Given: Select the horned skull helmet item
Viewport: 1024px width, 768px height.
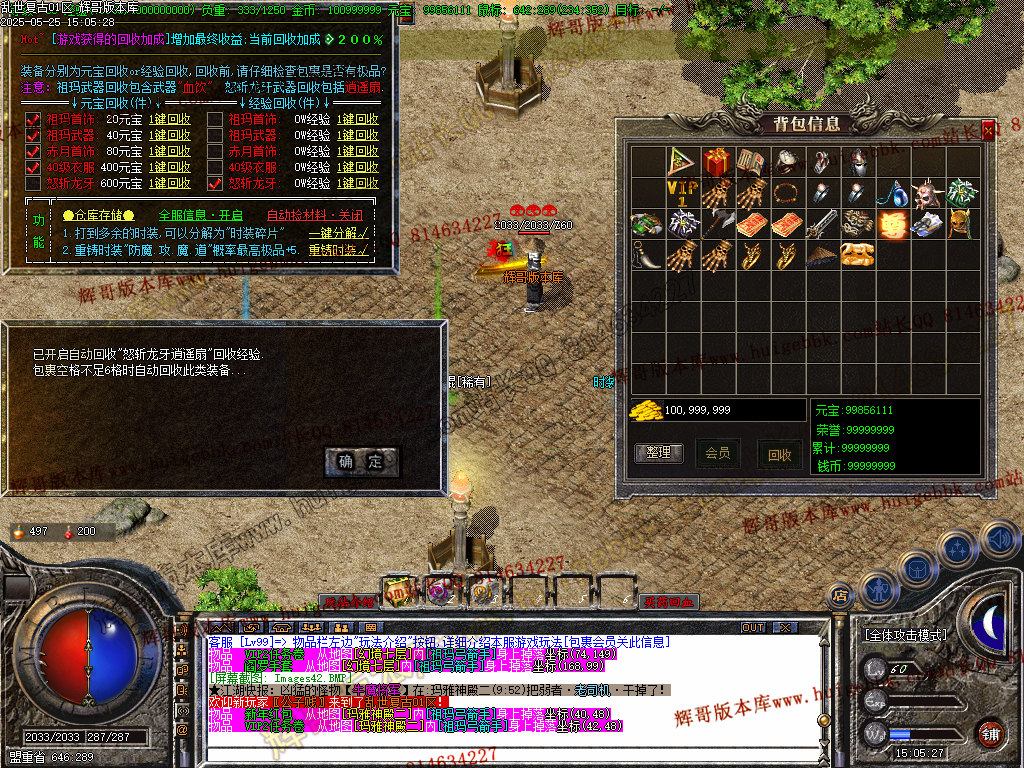Looking at the screenshot, I should [x=927, y=193].
